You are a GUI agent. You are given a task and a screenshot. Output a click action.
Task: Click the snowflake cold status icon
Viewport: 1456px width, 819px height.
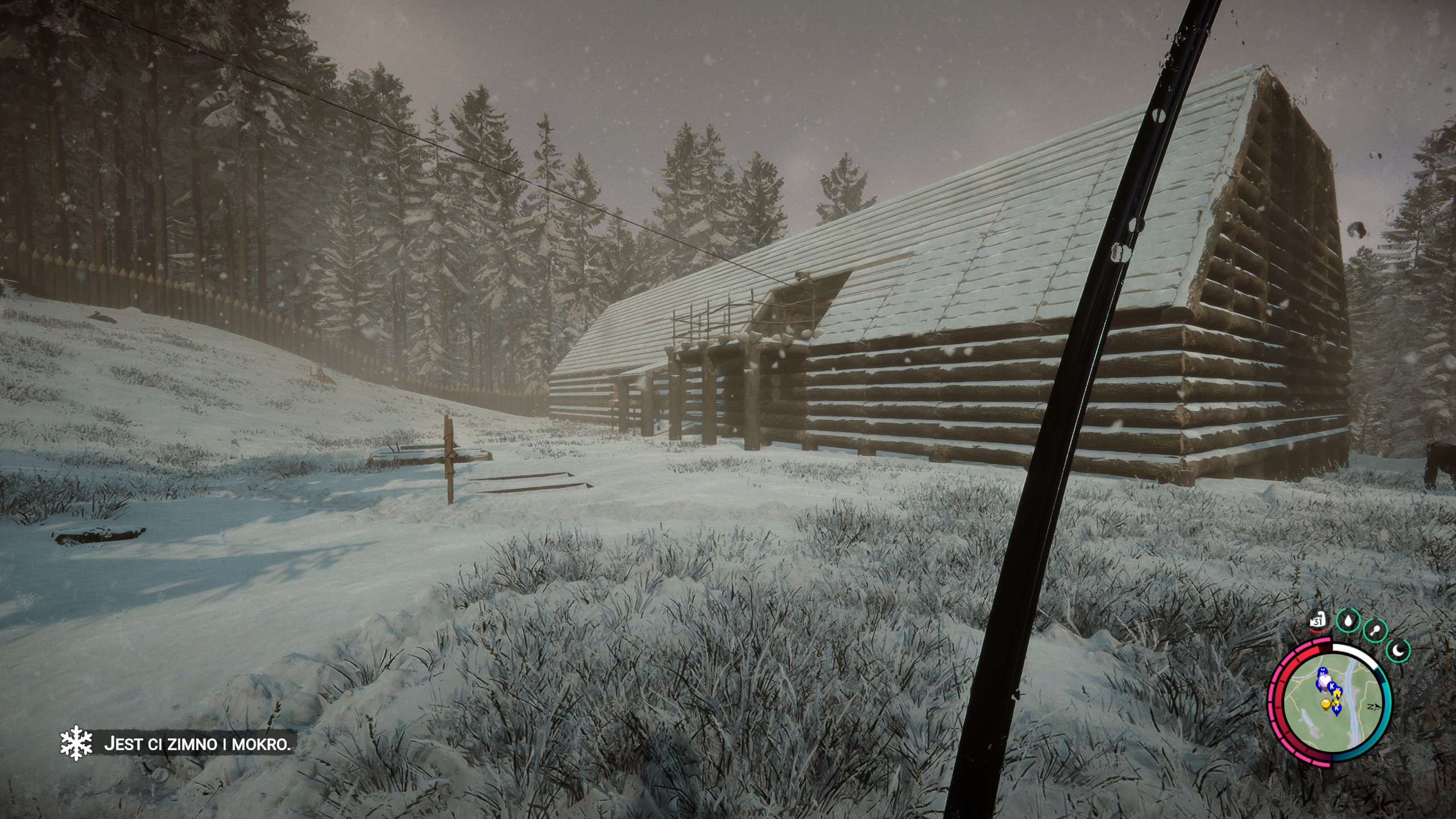click(x=76, y=745)
